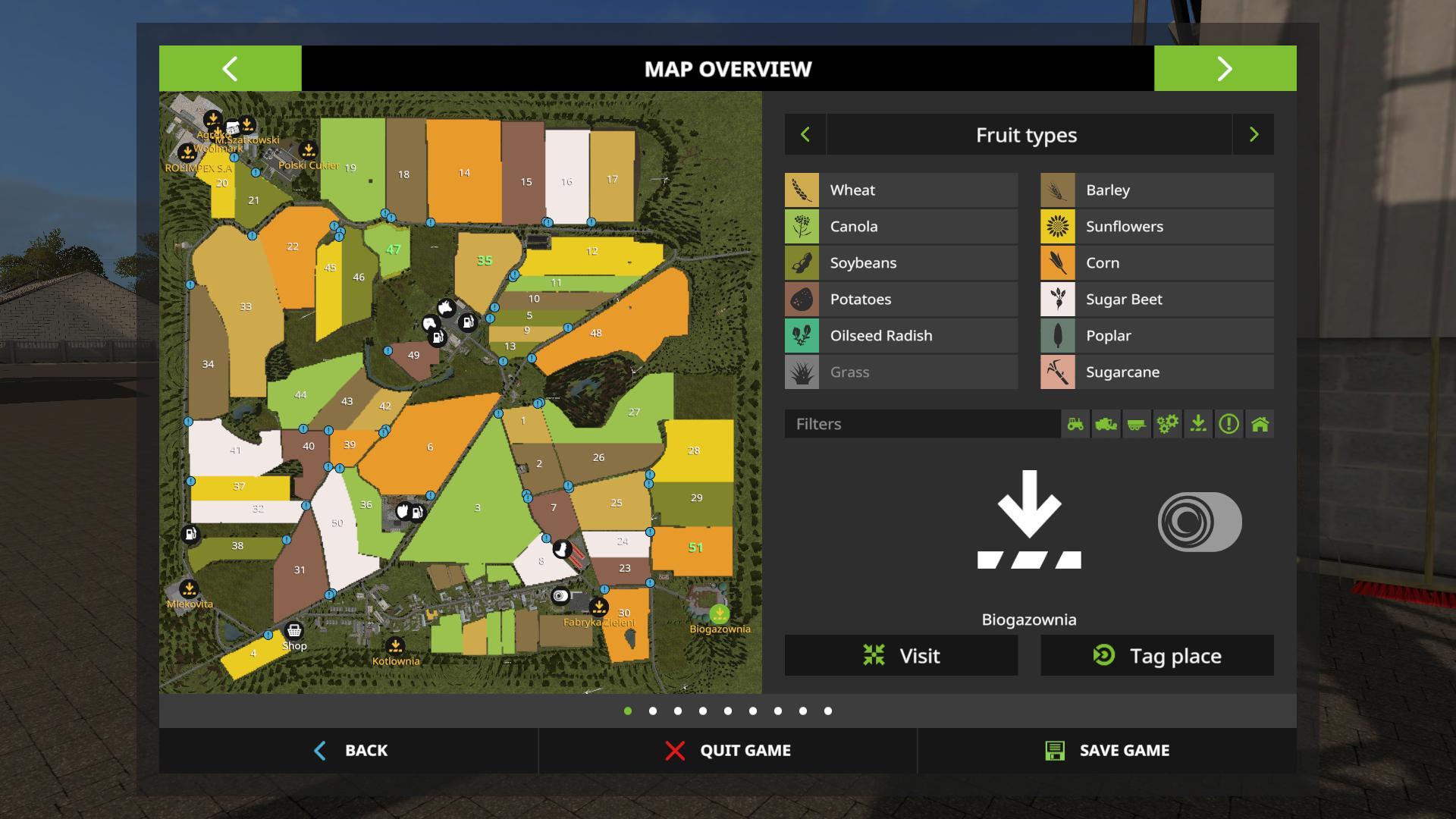This screenshot has height=819, width=1456.
Task: Toggle the exclamation mark map filter
Action: 1228,424
